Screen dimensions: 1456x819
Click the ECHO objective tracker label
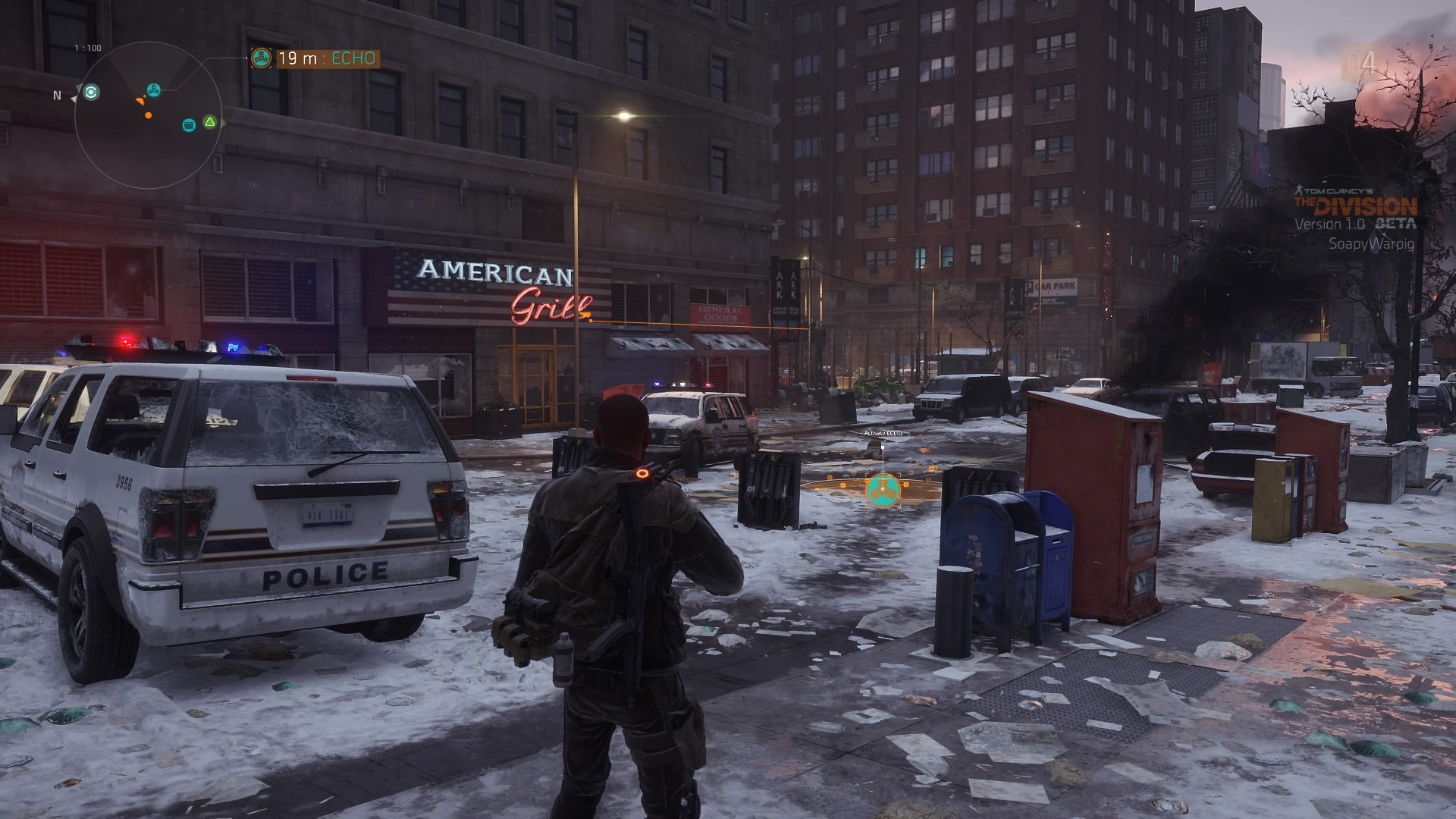click(326, 58)
